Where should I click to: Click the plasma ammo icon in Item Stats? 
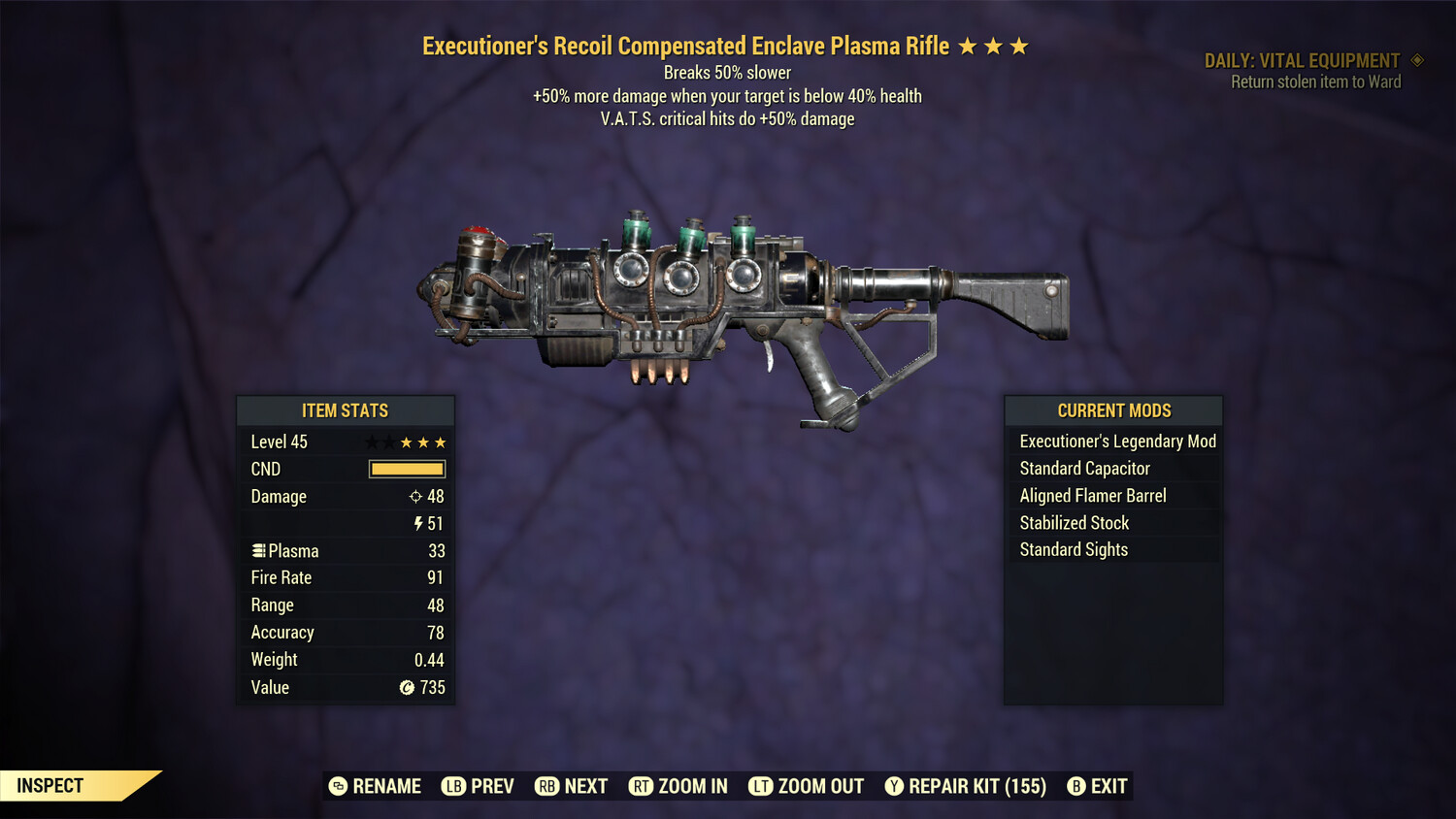click(258, 550)
